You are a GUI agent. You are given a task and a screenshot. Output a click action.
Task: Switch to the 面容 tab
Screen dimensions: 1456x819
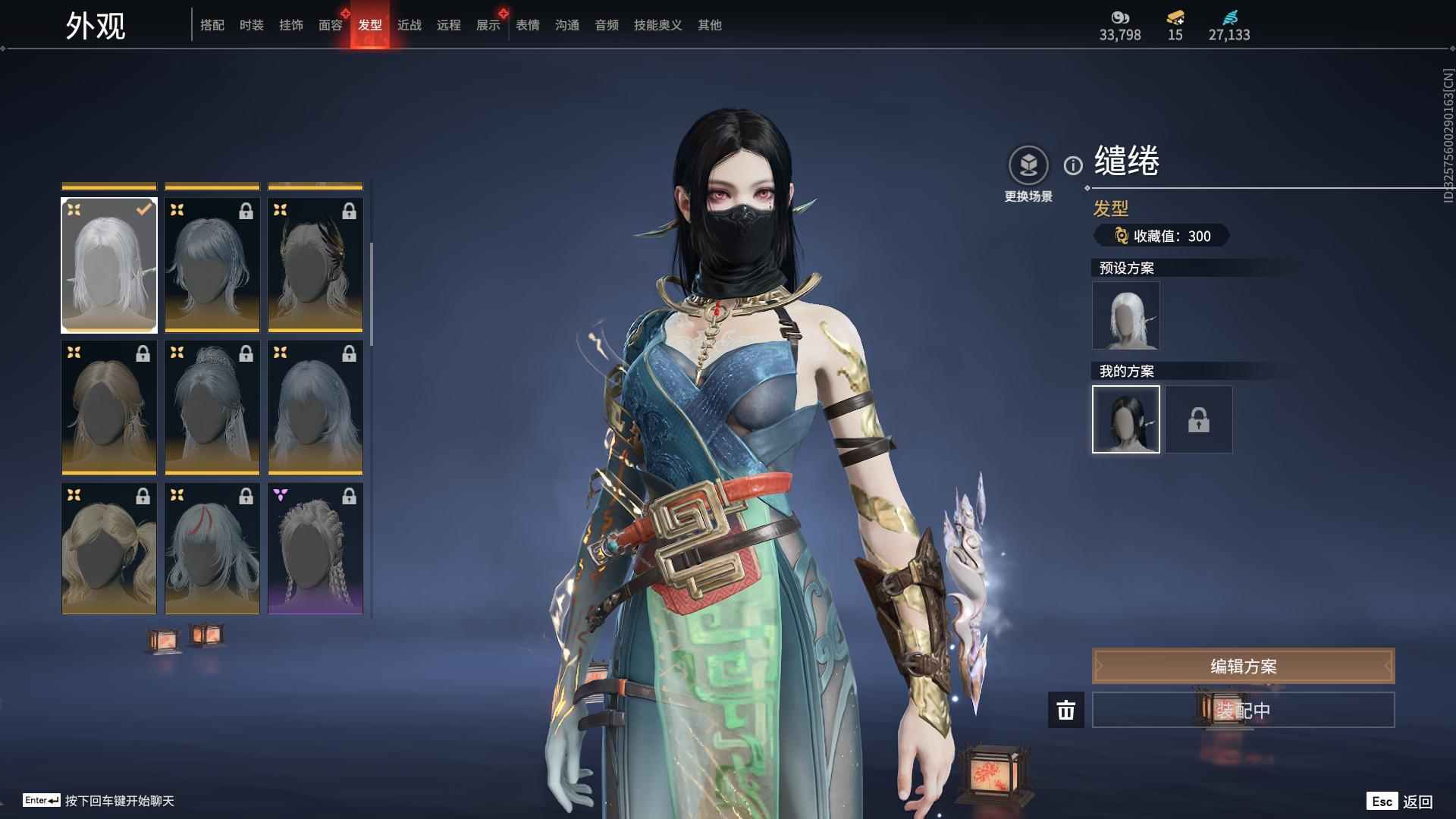pyautogui.click(x=330, y=25)
